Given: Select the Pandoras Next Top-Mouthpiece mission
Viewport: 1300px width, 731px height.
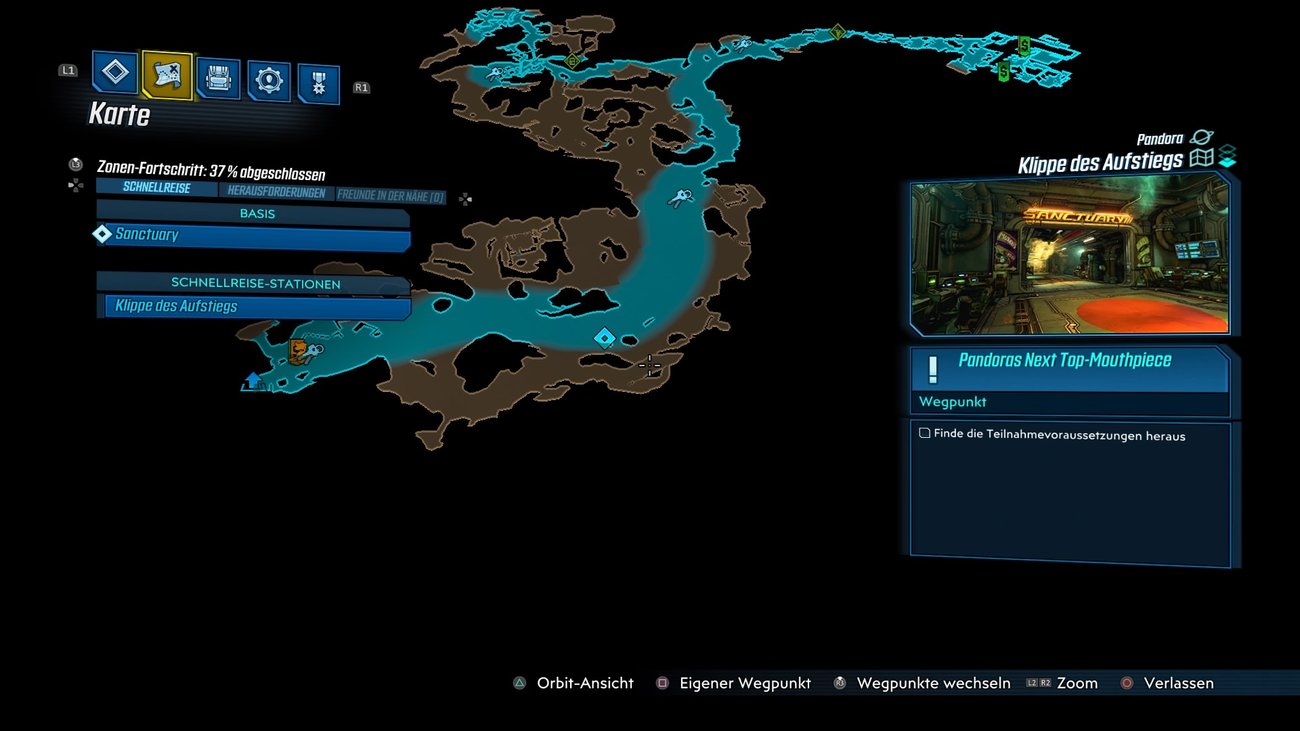Looking at the screenshot, I should coord(1069,369).
